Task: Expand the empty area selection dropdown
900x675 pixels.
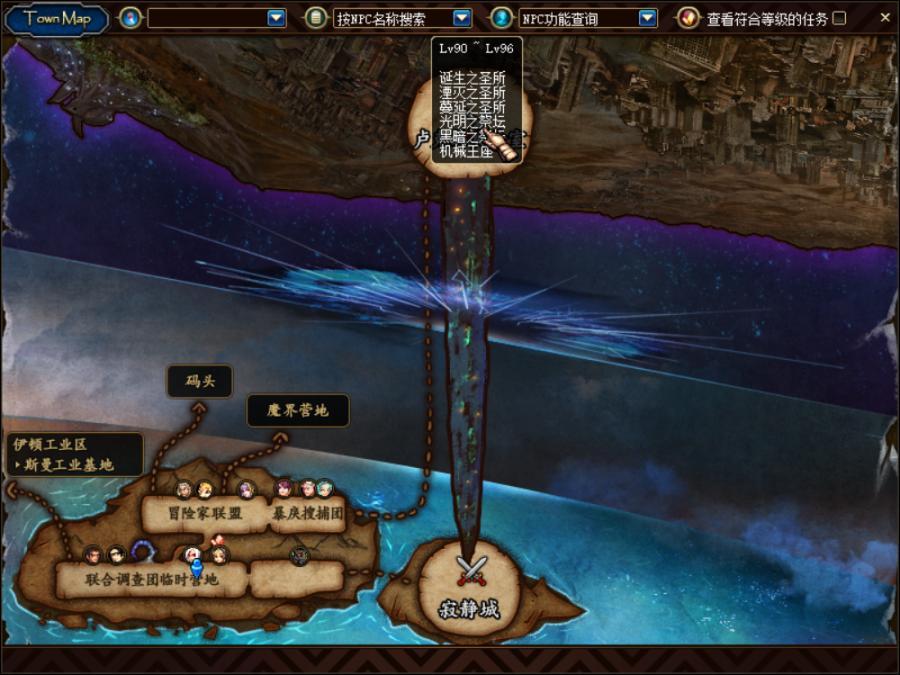Action: tap(276, 18)
